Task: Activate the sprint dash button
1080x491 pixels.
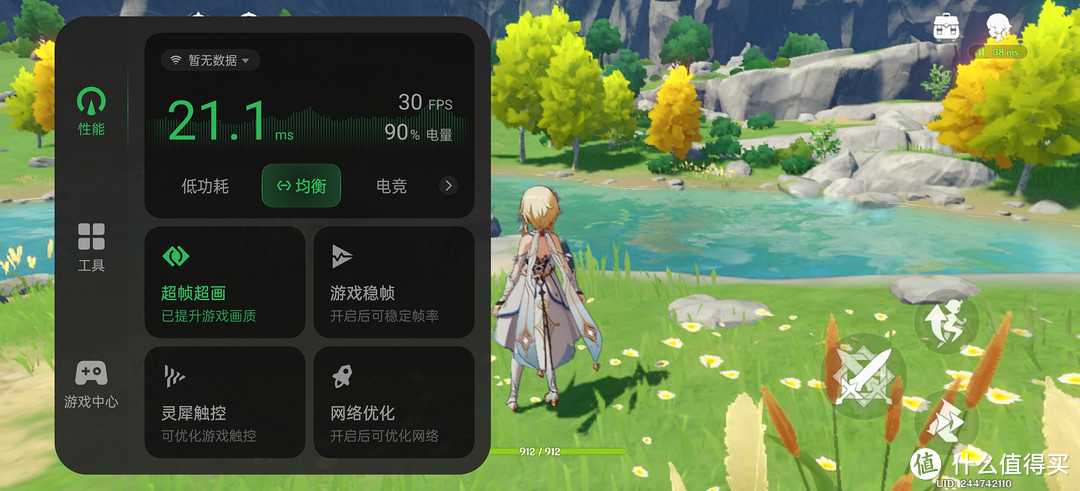Action: point(945,423)
